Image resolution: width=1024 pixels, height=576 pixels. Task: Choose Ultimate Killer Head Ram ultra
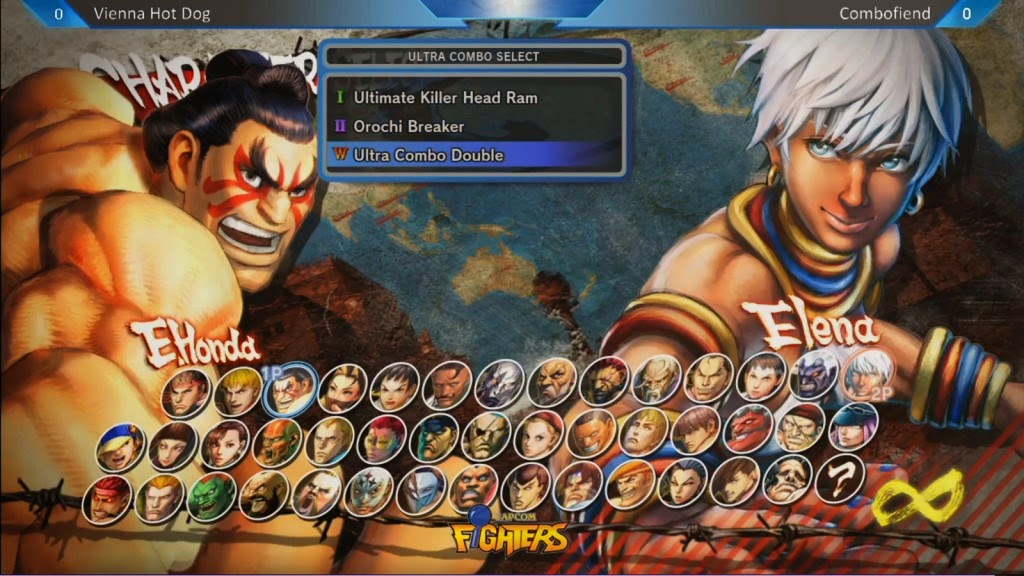(445, 98)
